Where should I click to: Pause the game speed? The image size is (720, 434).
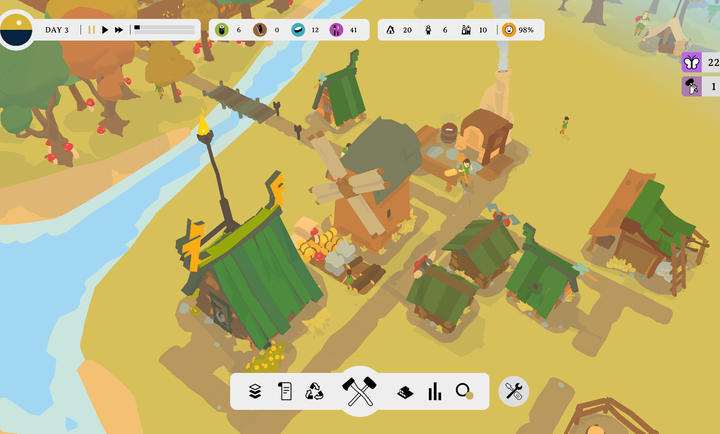[91, 30]
